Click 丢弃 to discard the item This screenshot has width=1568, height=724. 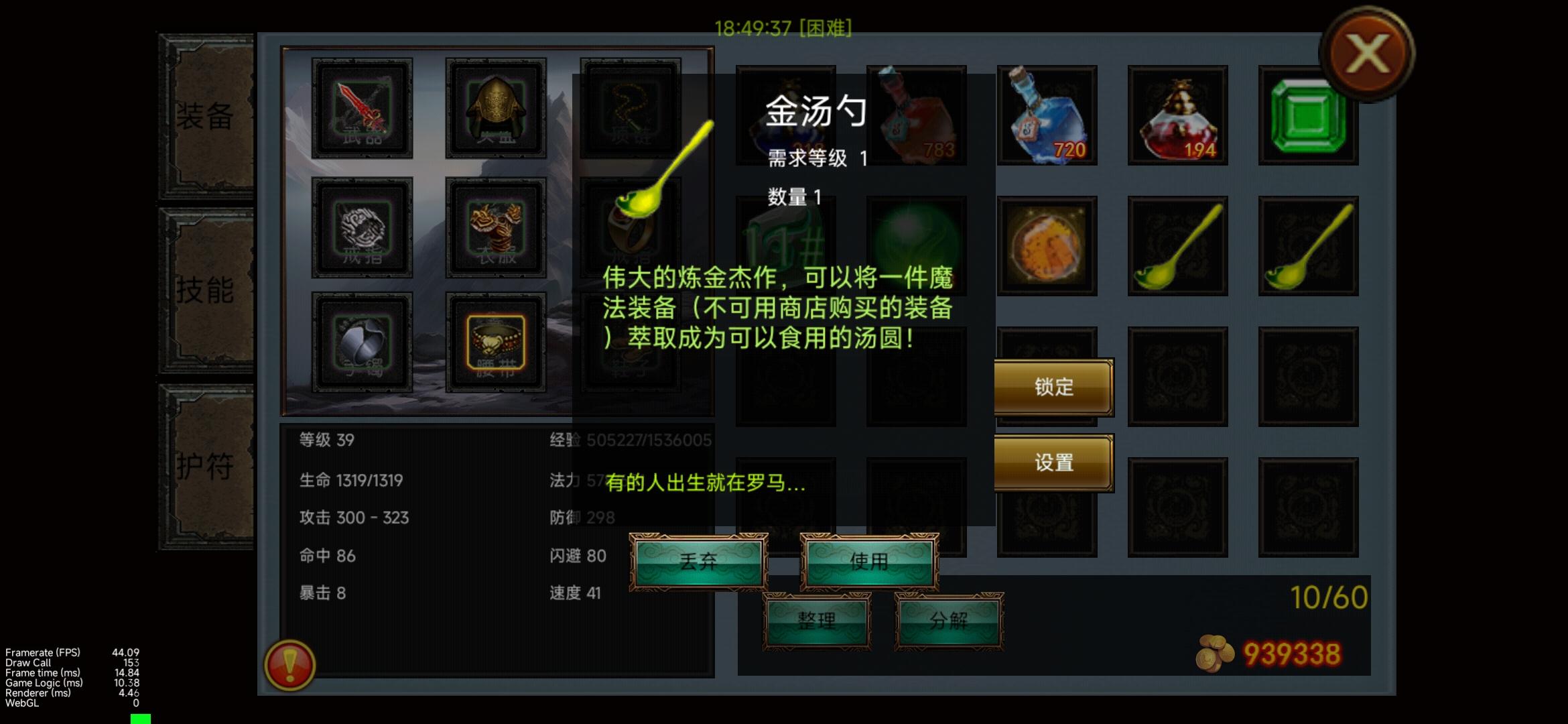[700, 562]
